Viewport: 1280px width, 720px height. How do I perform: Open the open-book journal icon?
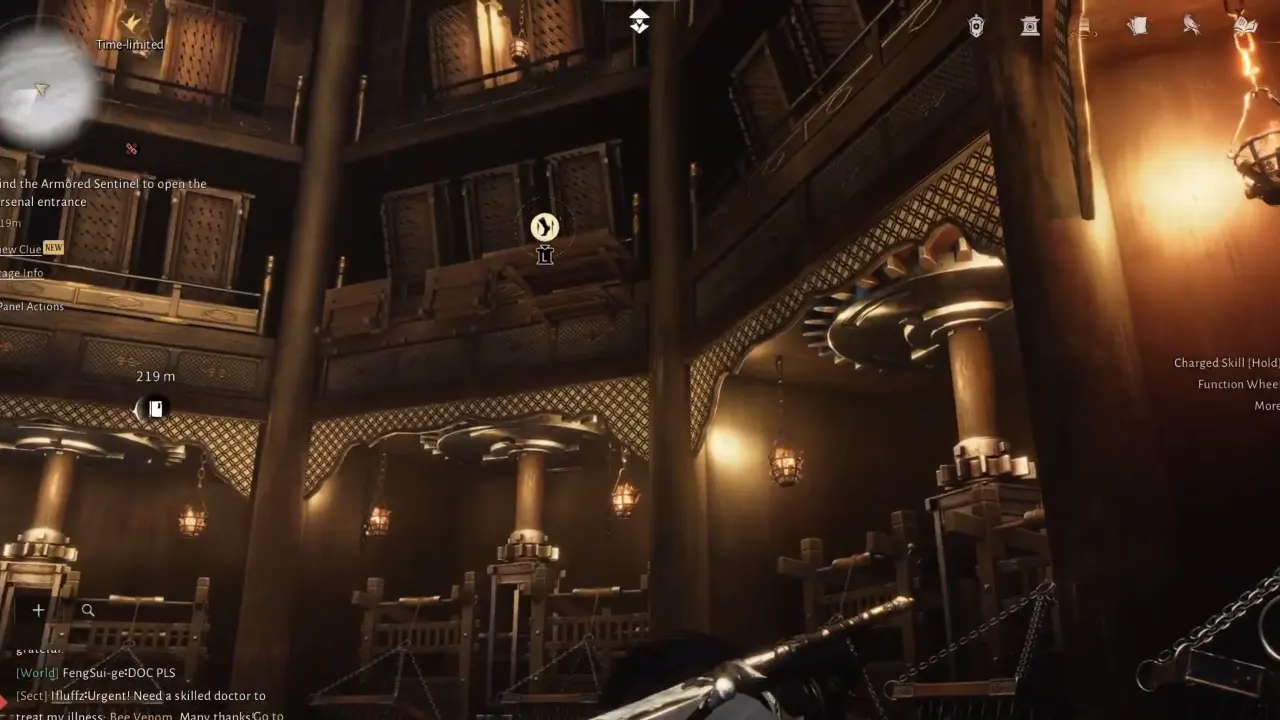coord(1245,26)
